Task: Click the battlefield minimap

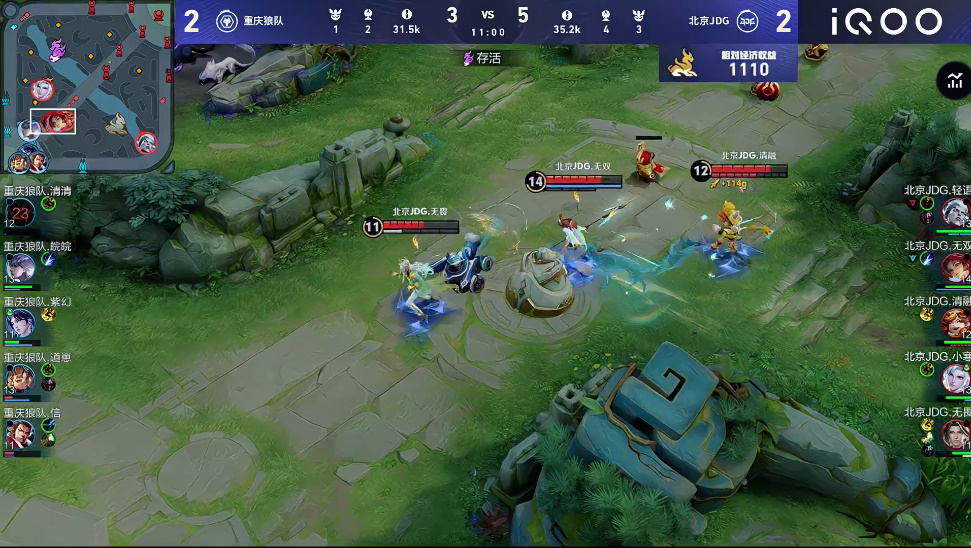Action: click(x=88, y=86)
